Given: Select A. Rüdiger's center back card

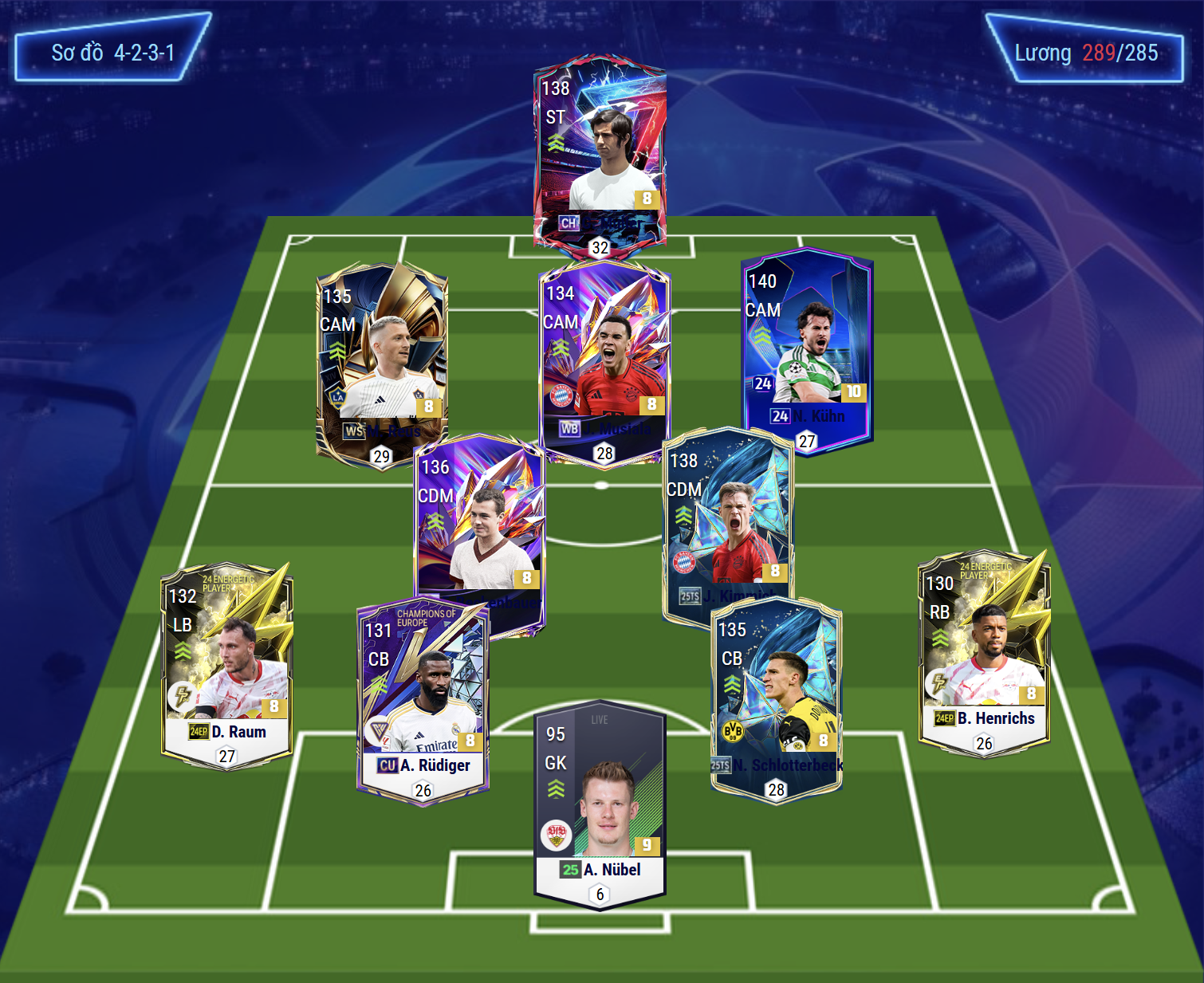Looking at the screenshot, I should pyautogui.click(x=423, y=702).
